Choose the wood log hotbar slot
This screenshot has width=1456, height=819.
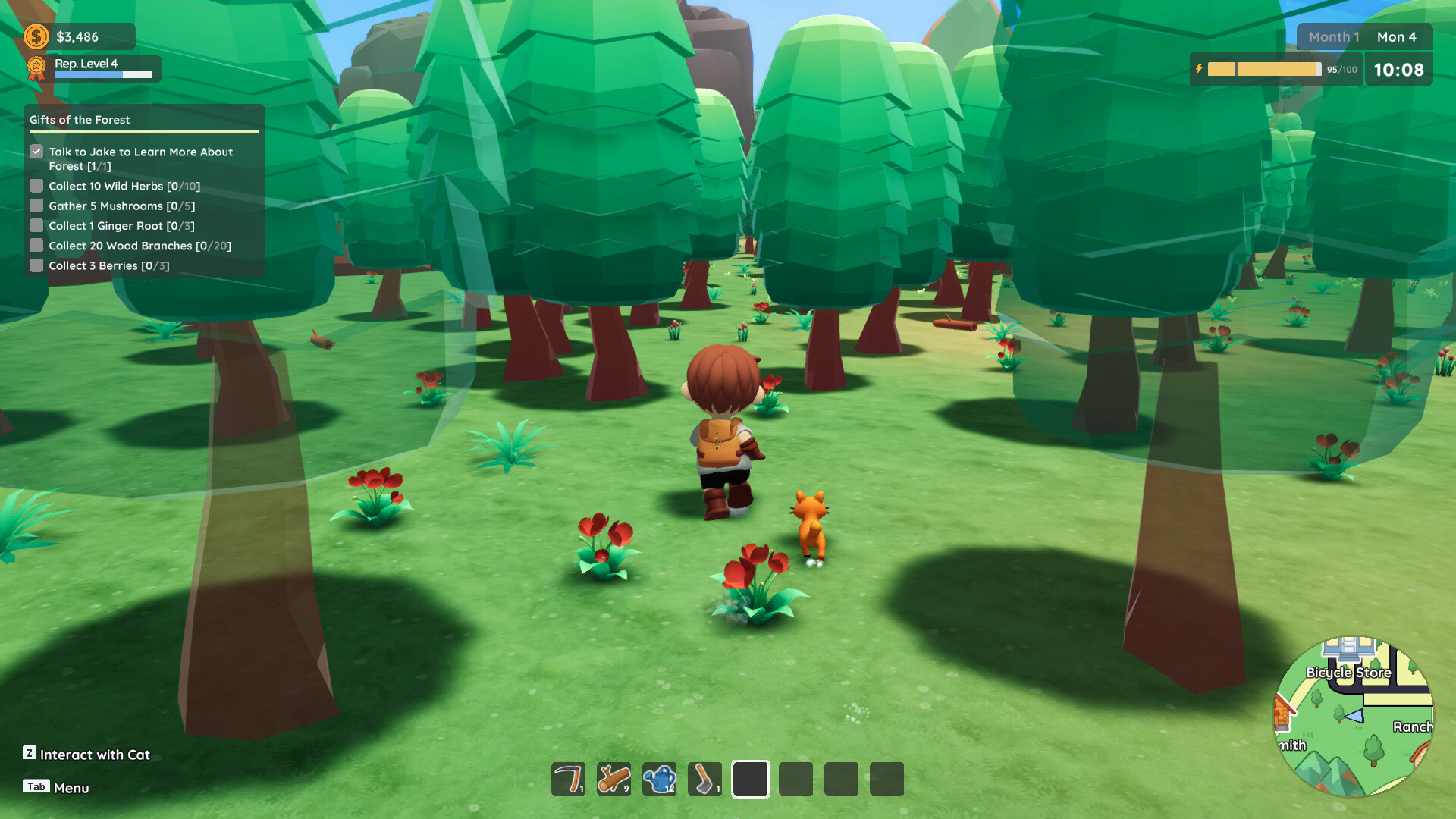pos(613,779)
